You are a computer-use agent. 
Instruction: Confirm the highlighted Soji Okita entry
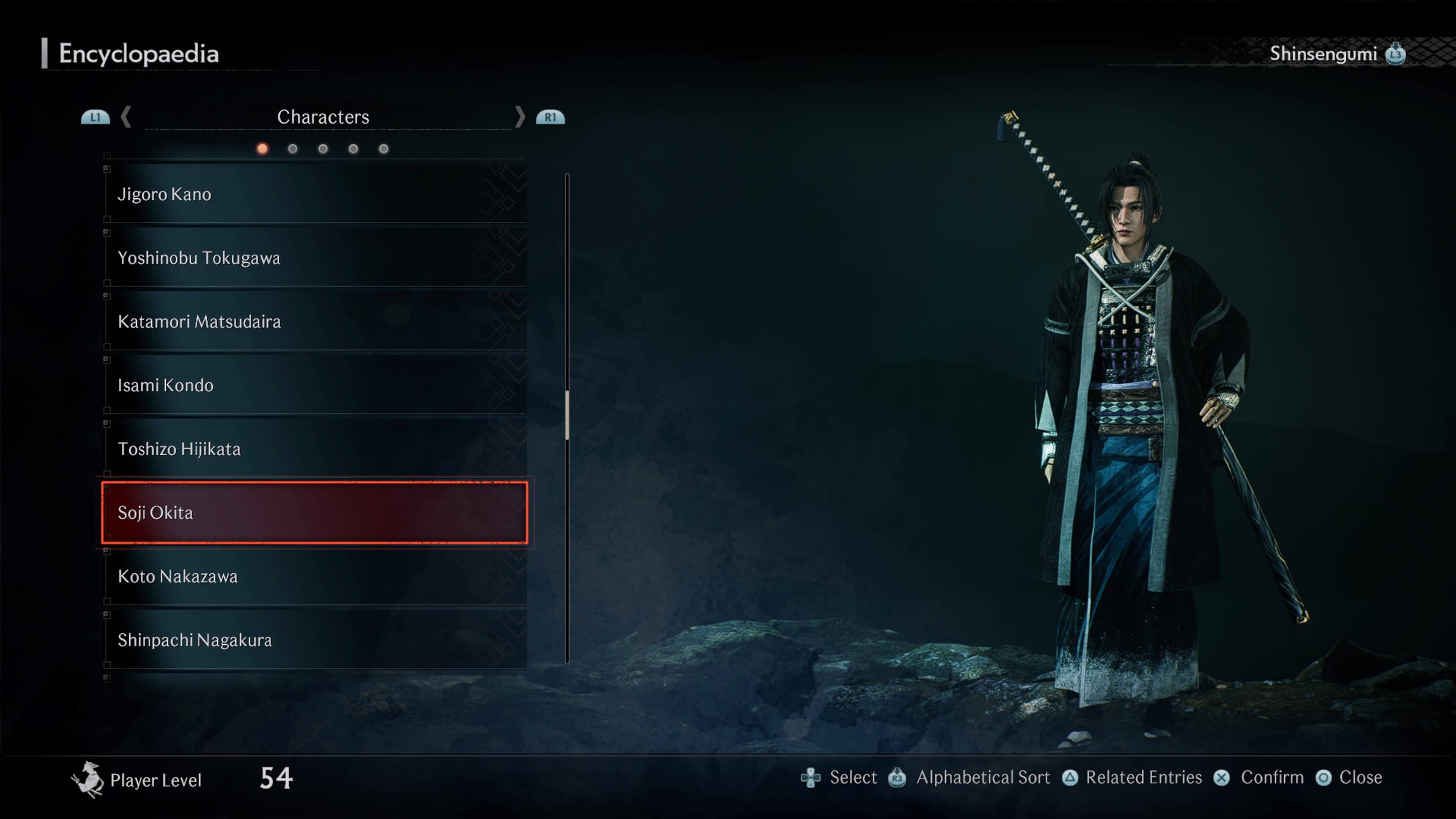pos(314,513)
